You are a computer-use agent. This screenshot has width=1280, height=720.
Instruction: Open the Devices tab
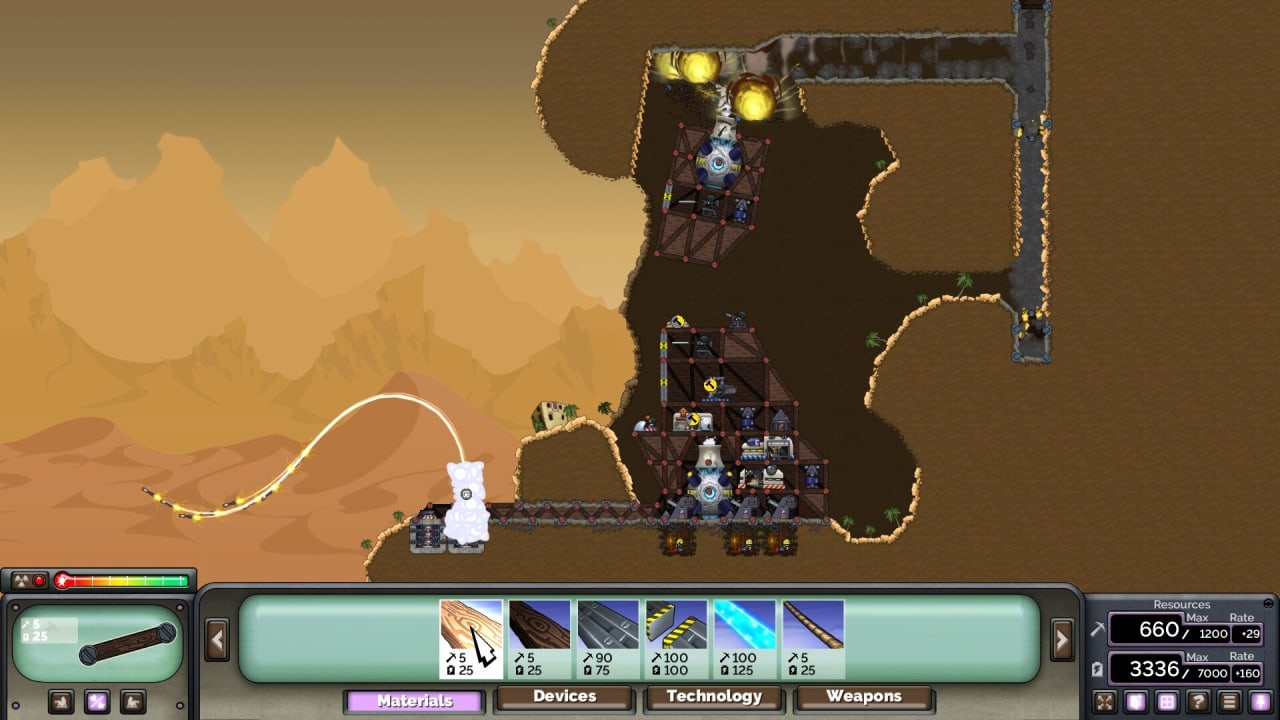click(x=565, y=697)
